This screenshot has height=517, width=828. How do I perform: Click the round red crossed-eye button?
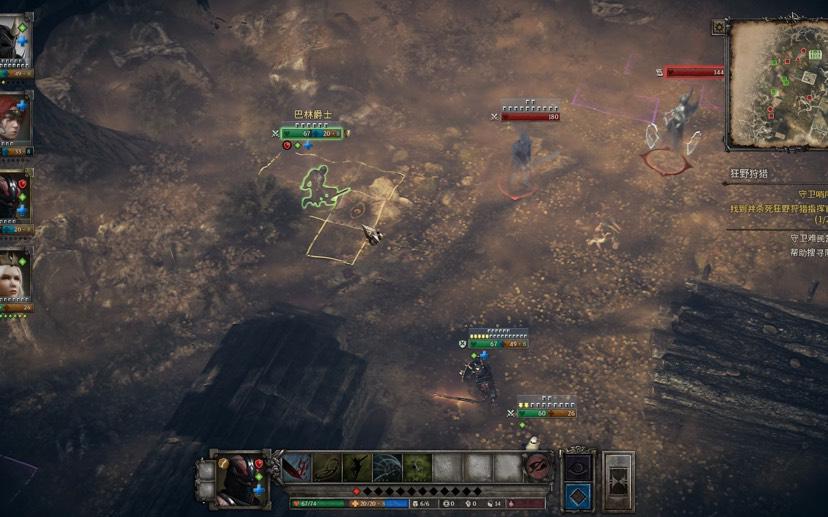pos(537,468)
